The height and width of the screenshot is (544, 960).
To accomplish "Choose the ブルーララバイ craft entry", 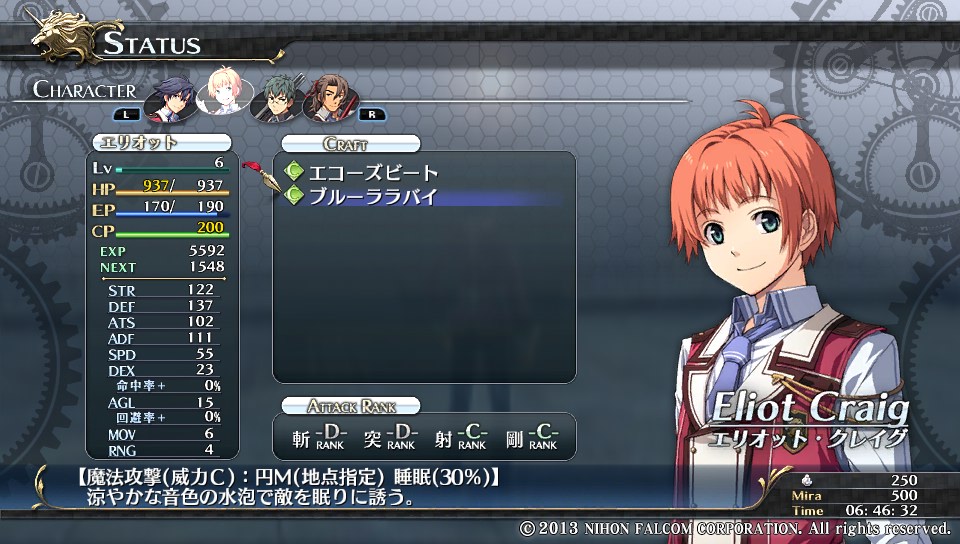I will point(373,196).
